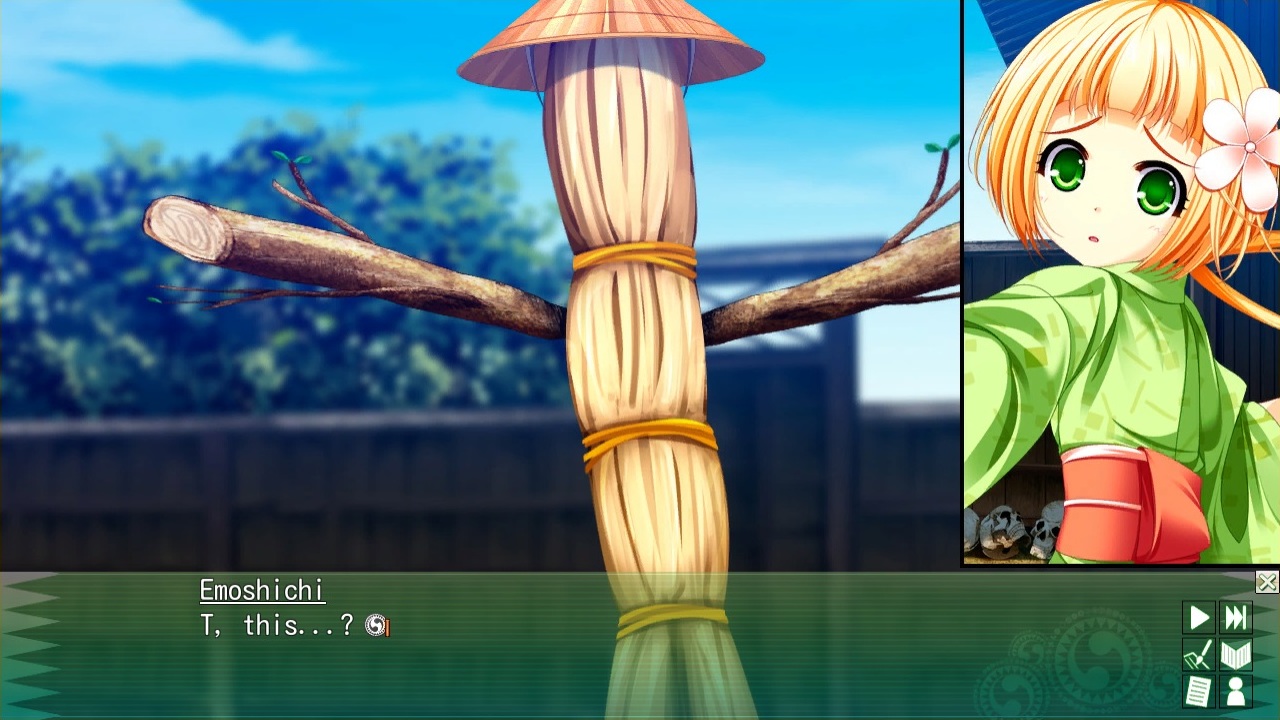
Task: View character profiles with the person icon
Action: click(1236, 690)
